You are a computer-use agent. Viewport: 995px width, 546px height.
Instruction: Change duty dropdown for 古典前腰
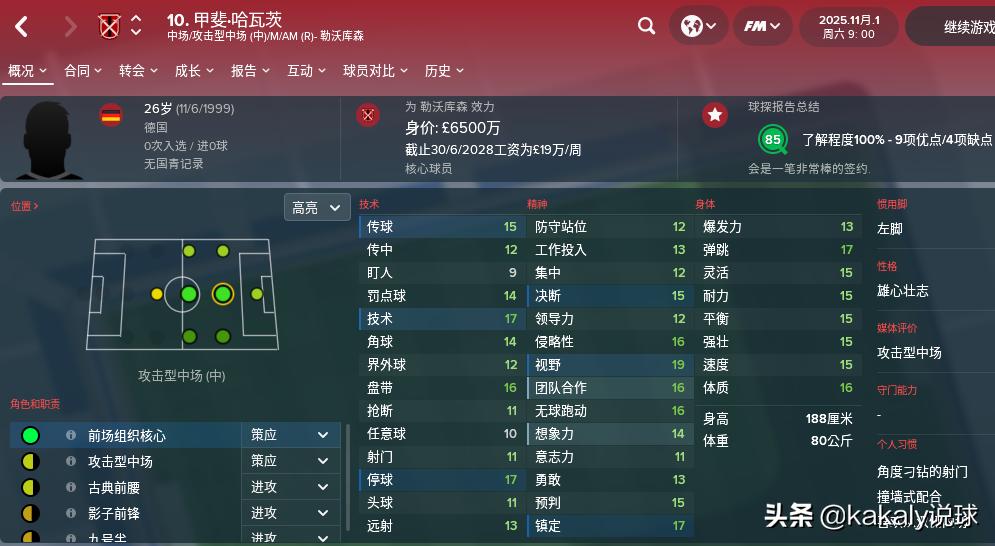coord(289,487)
